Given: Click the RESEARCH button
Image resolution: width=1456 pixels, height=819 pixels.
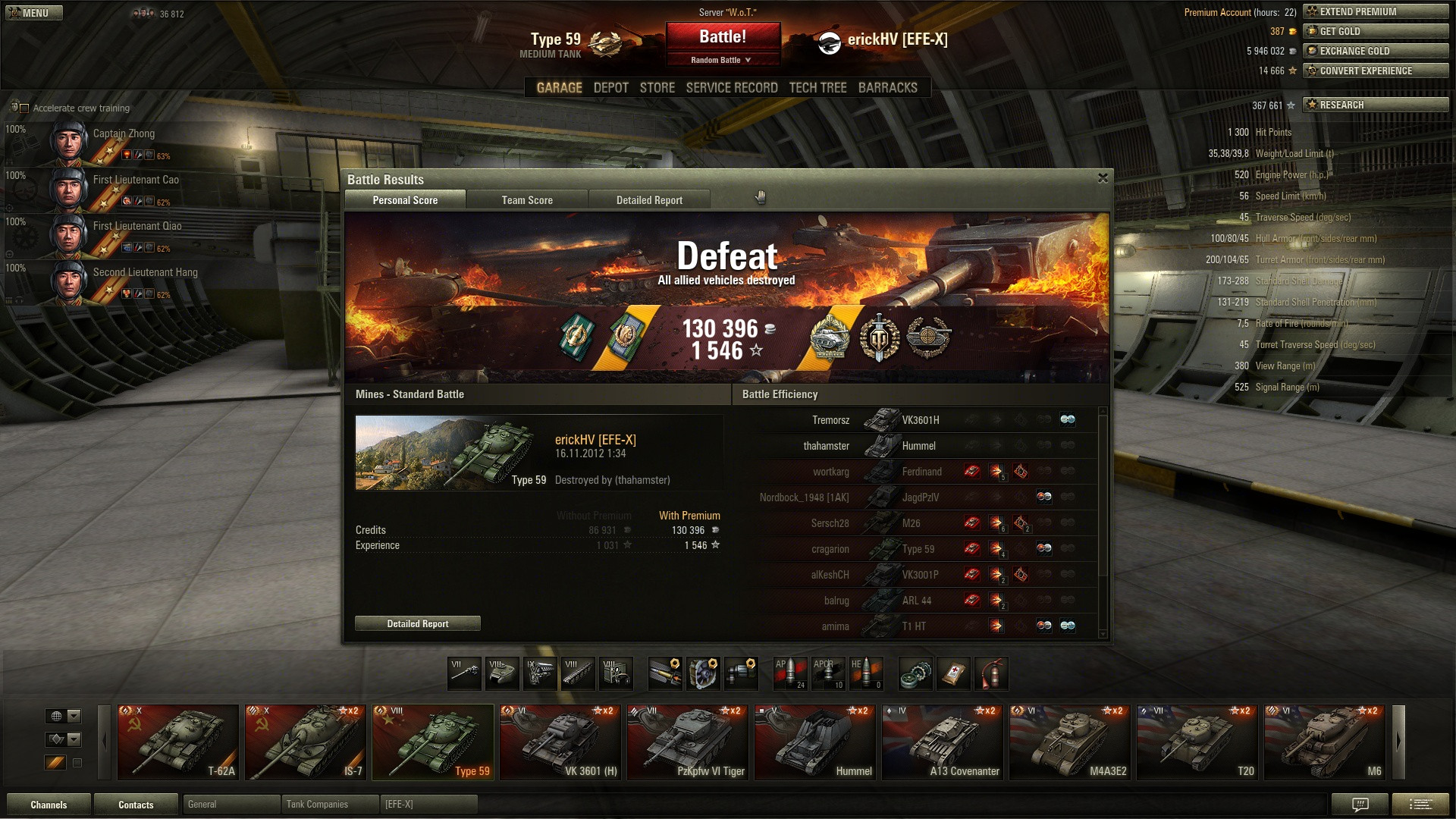Looking at the screenshot, I should point(1376,105).
